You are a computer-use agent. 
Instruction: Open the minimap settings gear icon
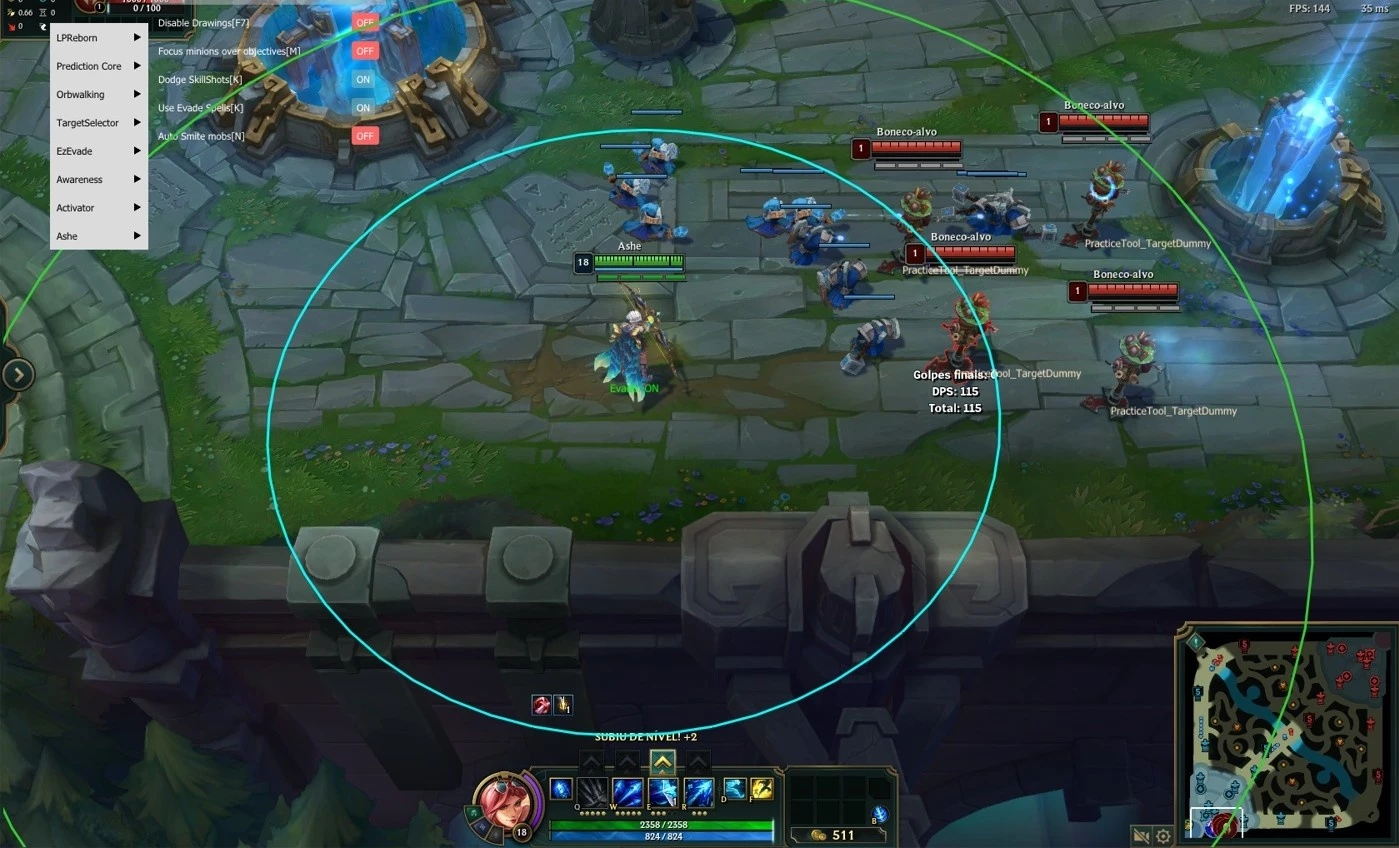(1162, 834)
